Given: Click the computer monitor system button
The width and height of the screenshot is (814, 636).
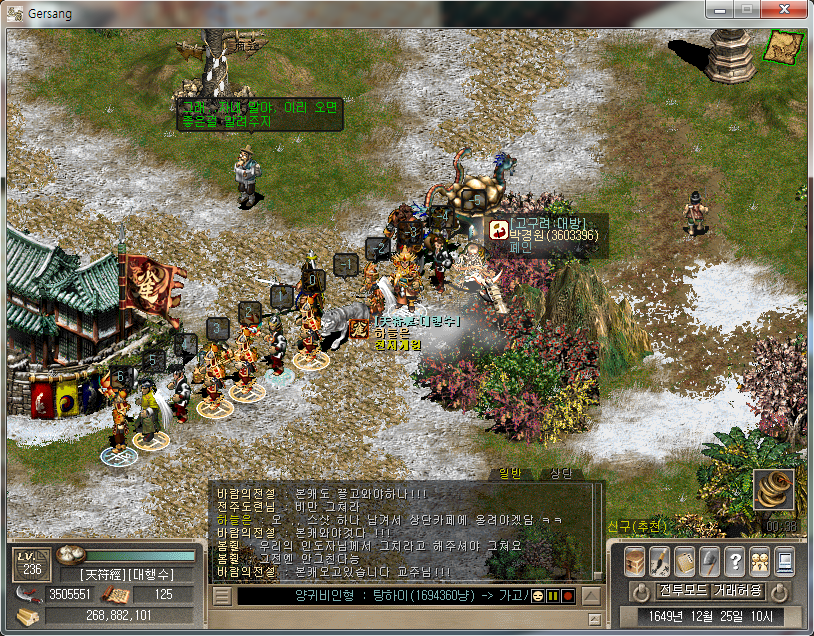Looking at the screenshot, I should coord(784,561).
